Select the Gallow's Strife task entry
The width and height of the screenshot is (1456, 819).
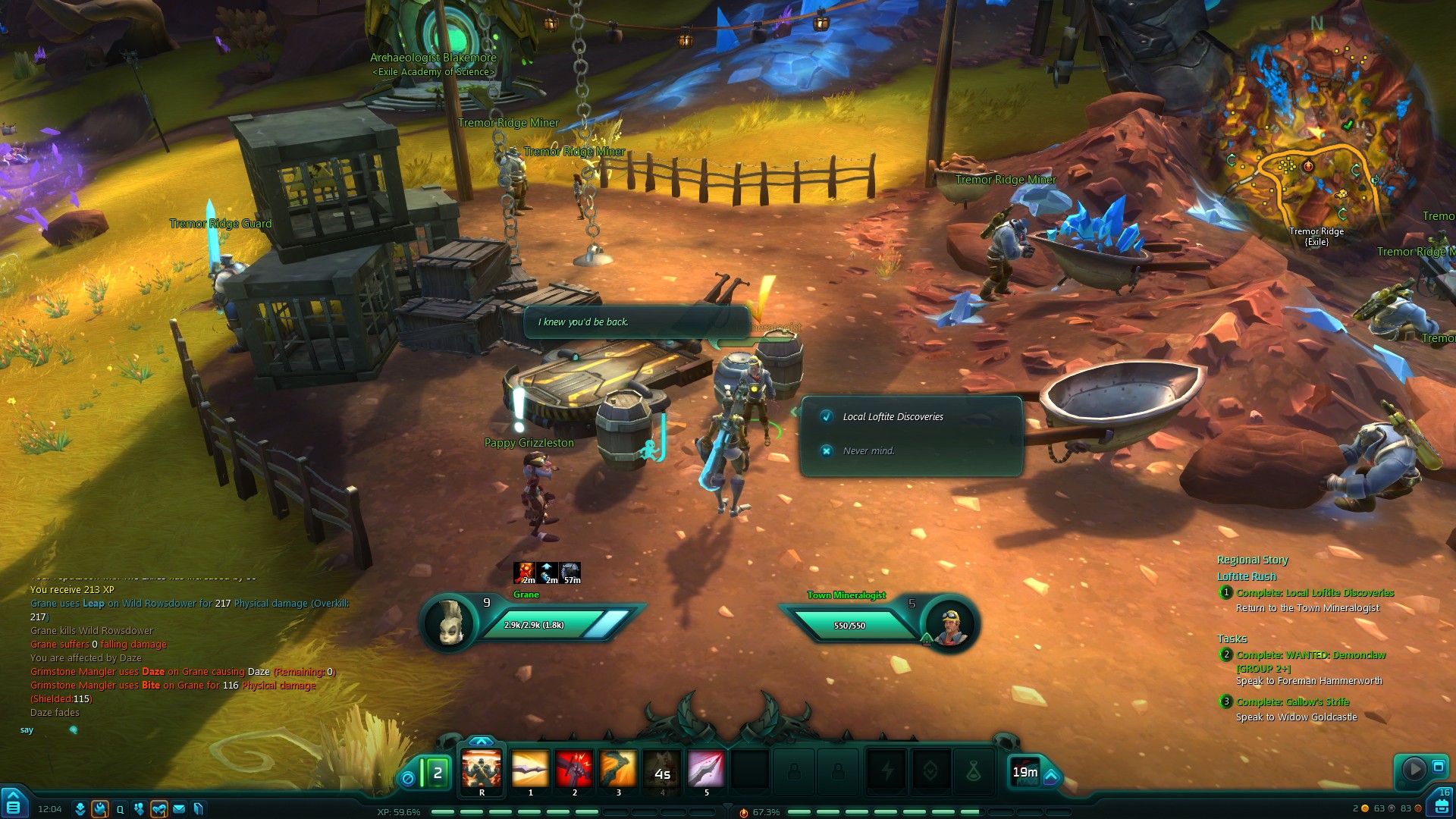(1292, 702)
